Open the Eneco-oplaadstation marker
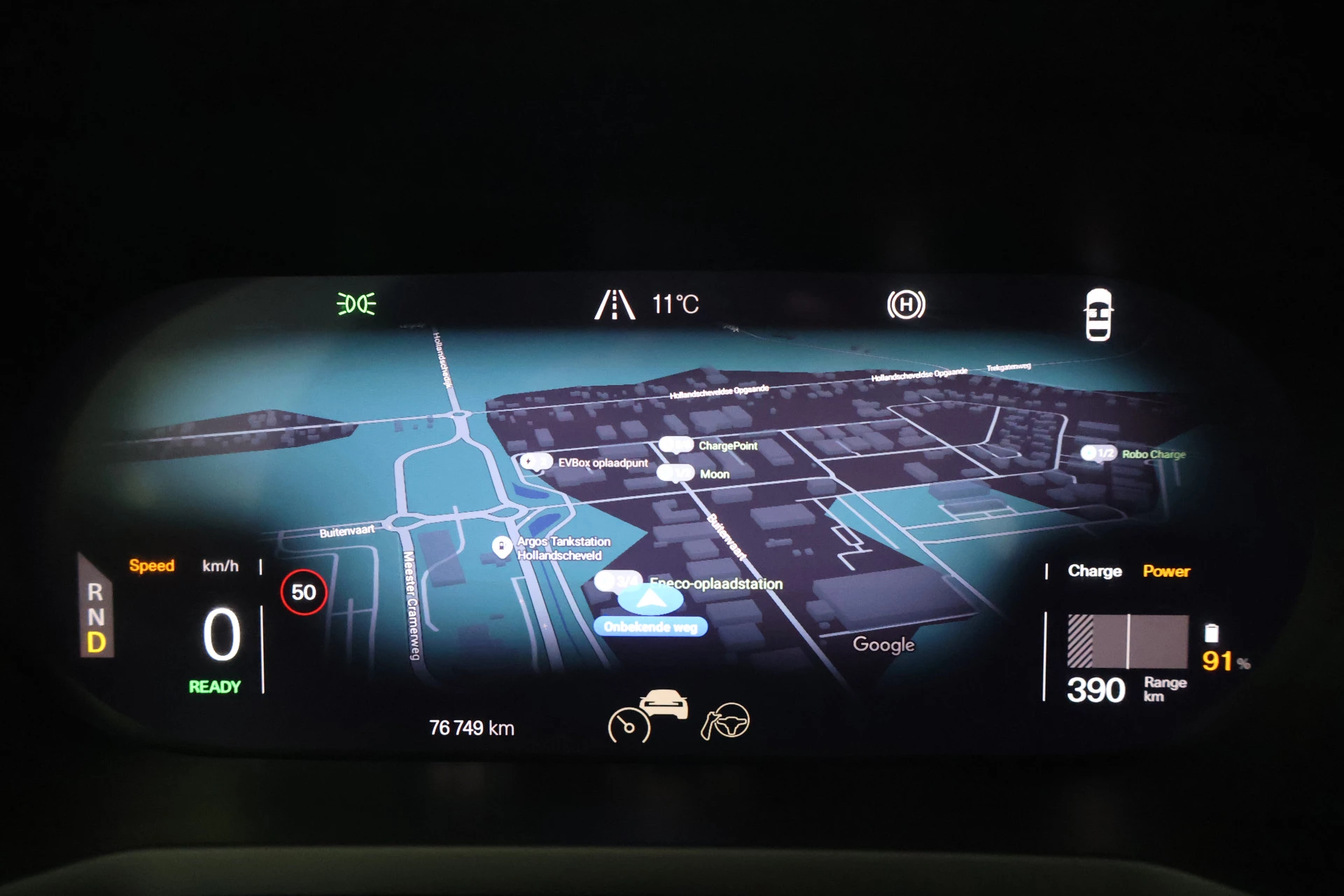 [617, 582]
